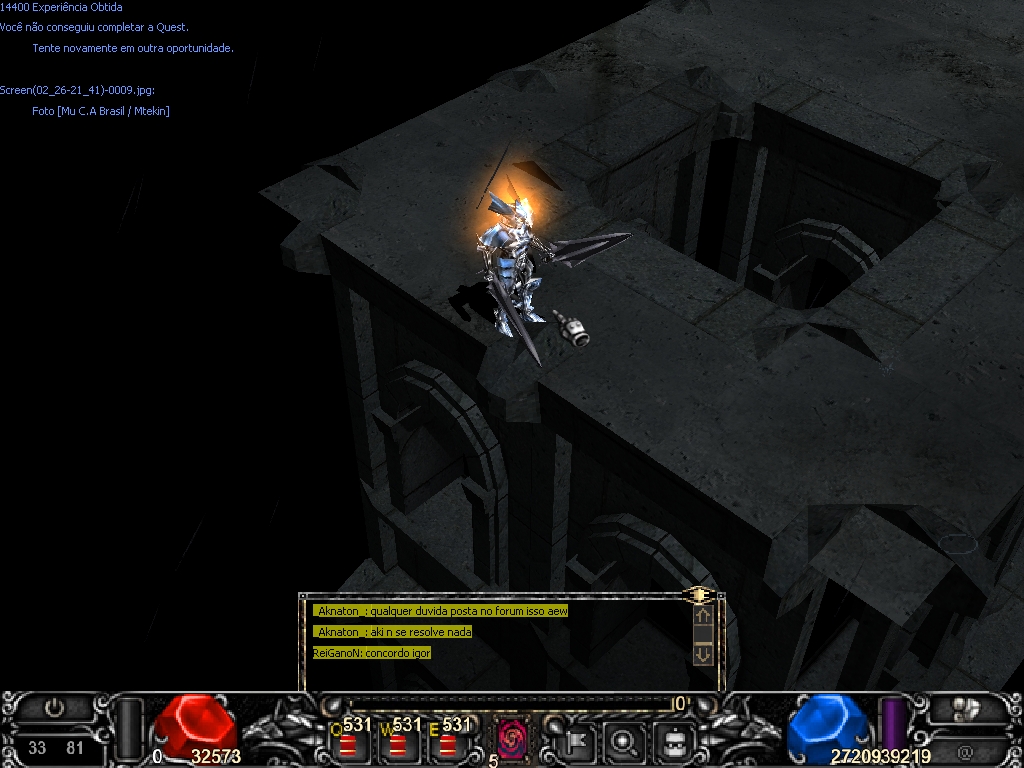Use the Q potion slot
Image resolution: width=1024 pixels, height=768 pixels.
click(x=347, y=744)
